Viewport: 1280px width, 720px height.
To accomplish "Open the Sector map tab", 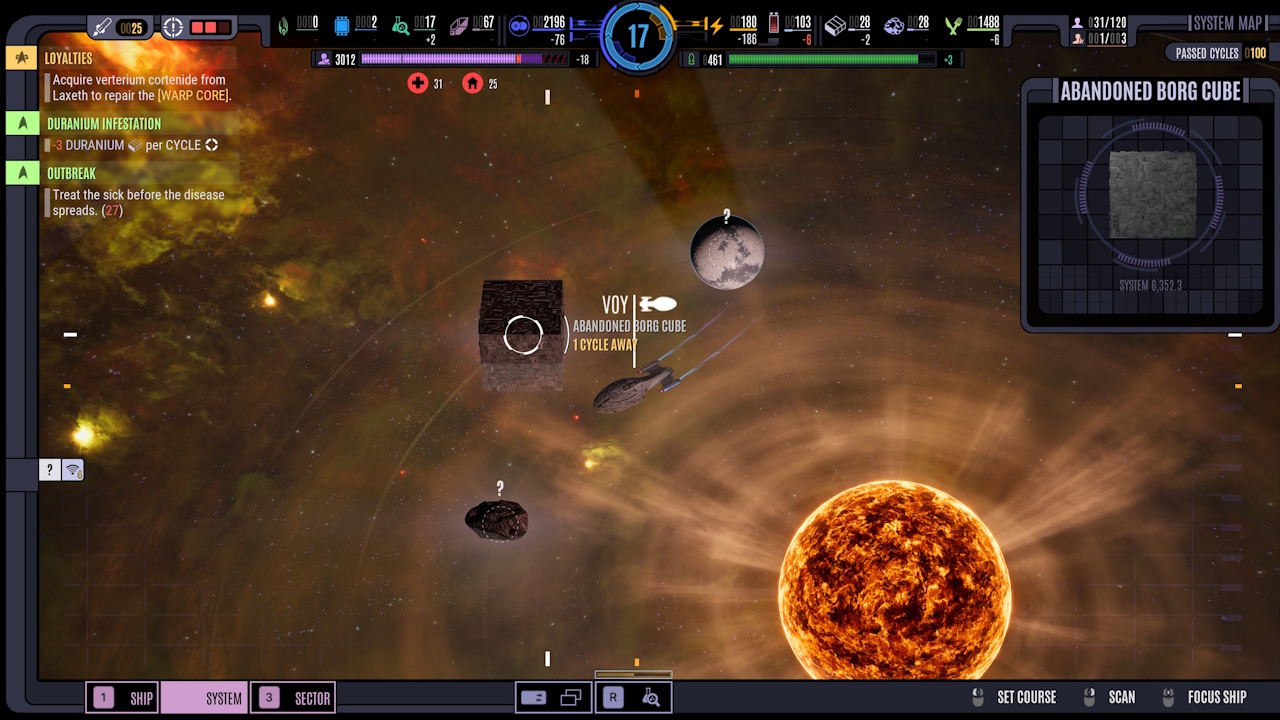I will [292, 698].
